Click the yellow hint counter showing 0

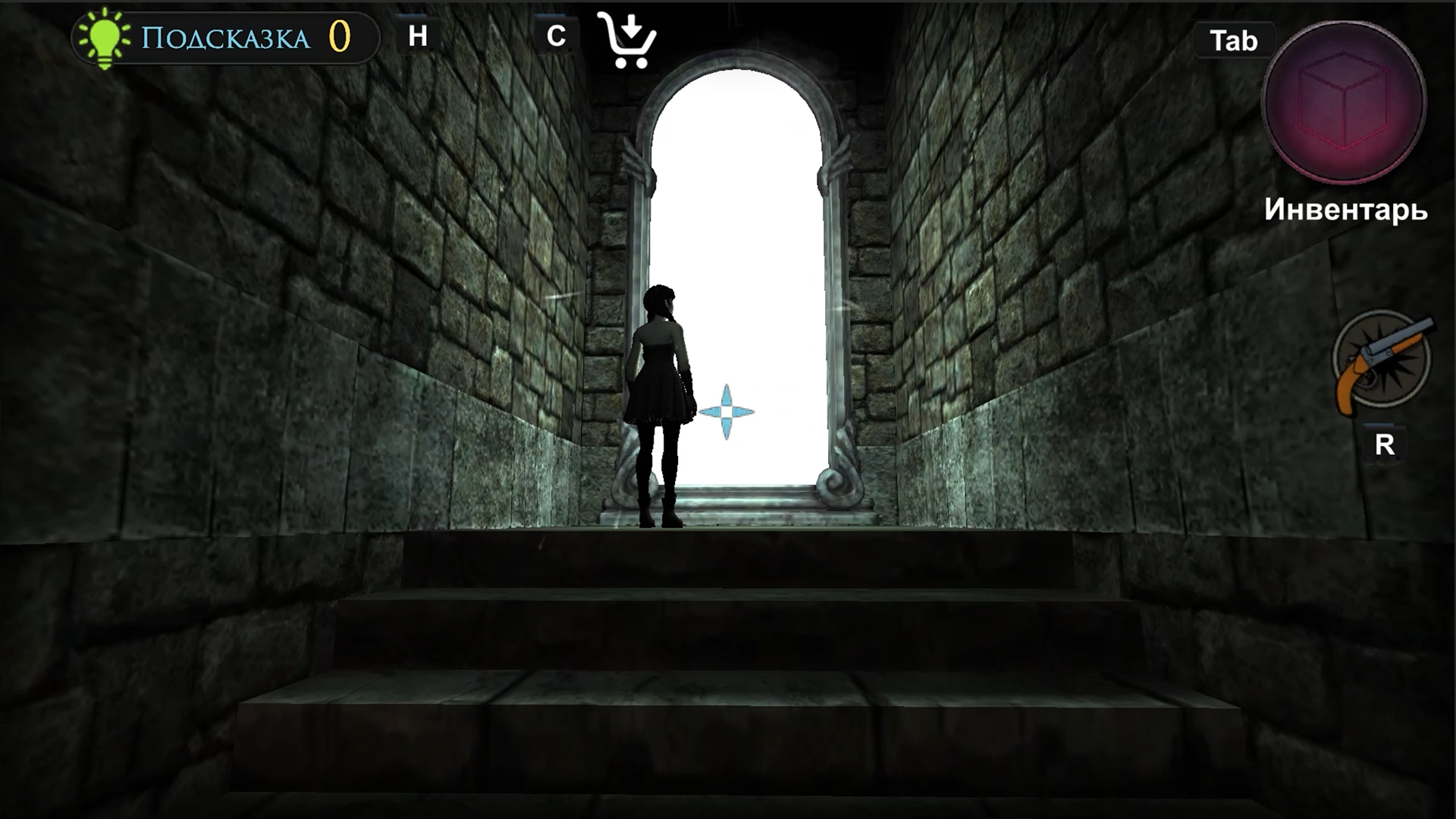(339, 35)
